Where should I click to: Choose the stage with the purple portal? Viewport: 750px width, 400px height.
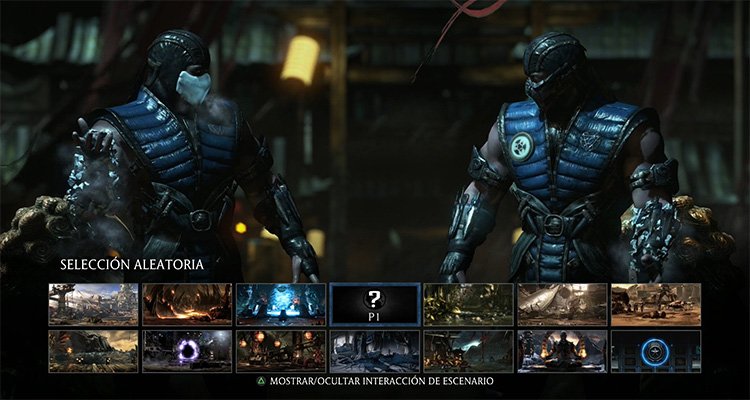point(187,351)
